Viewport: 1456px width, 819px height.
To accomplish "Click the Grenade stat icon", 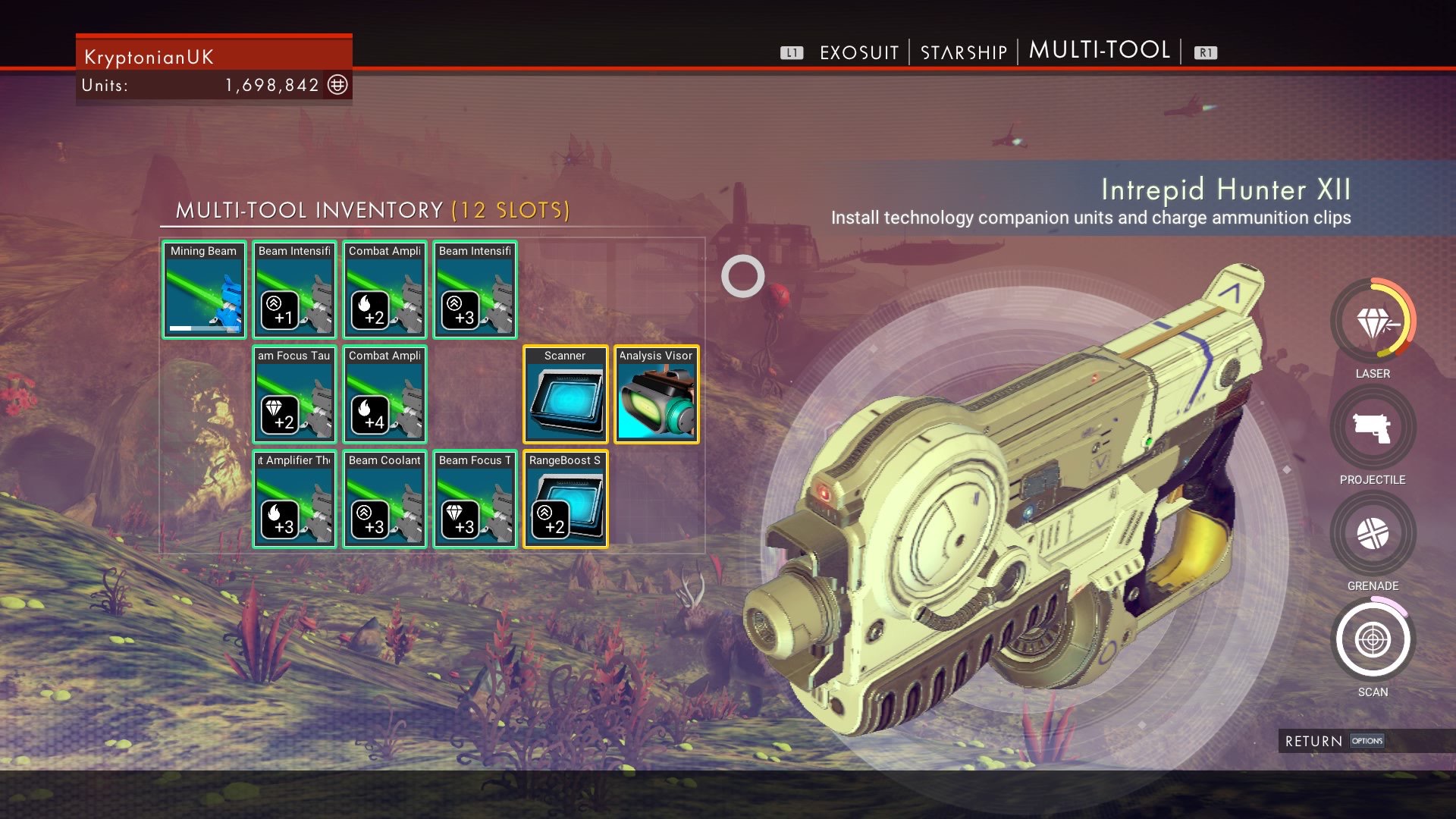I will pos(1373,534).
